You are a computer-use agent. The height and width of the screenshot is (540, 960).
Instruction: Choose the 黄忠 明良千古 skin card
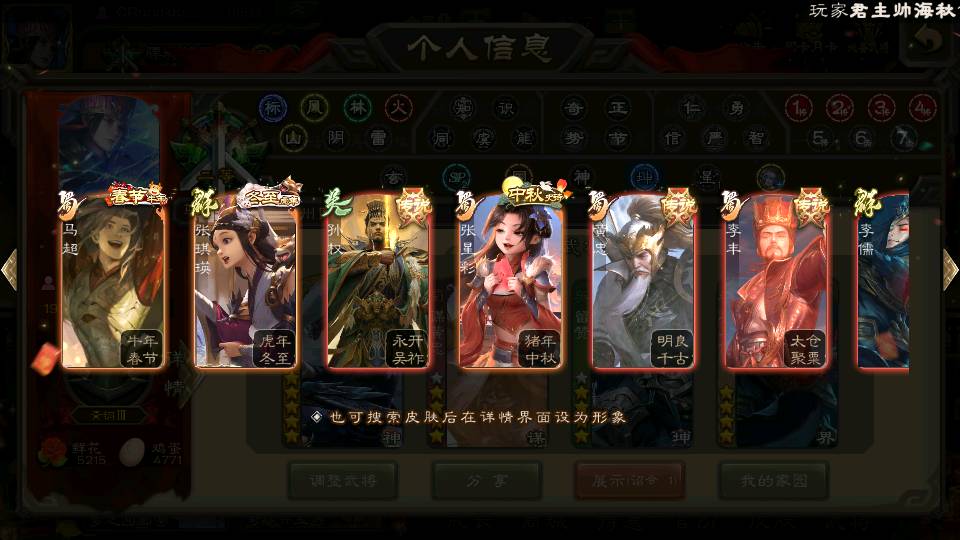click(x=643, y=282)
